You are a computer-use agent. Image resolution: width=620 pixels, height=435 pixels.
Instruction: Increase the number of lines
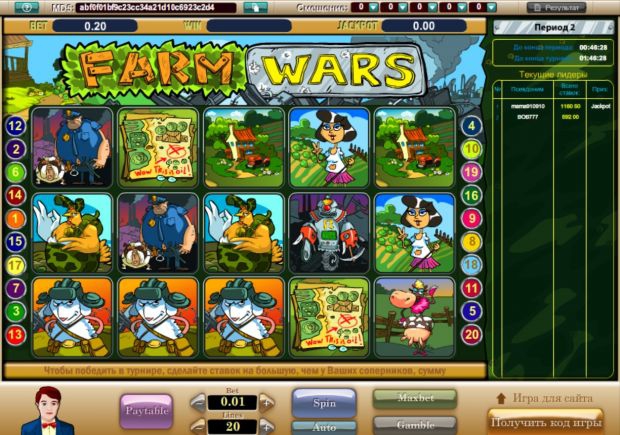click(266, 425)
